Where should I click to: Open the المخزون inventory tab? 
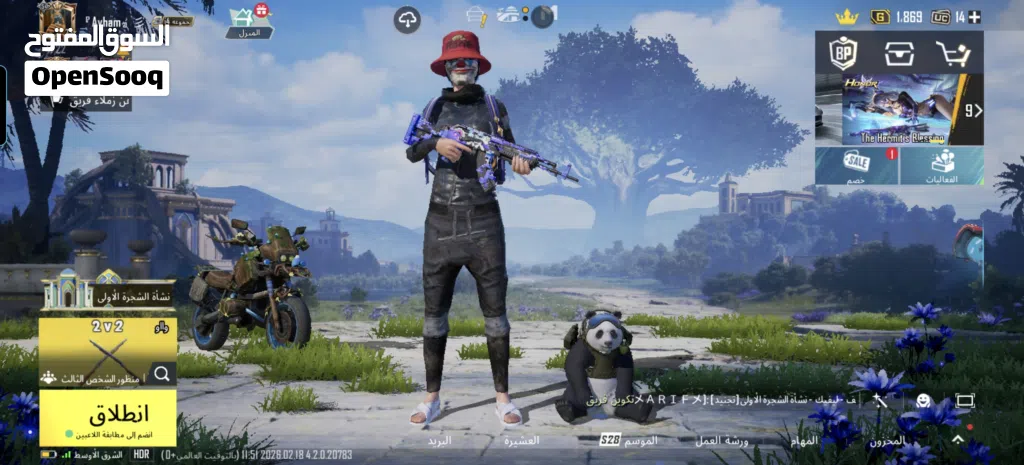pos(887,440)
